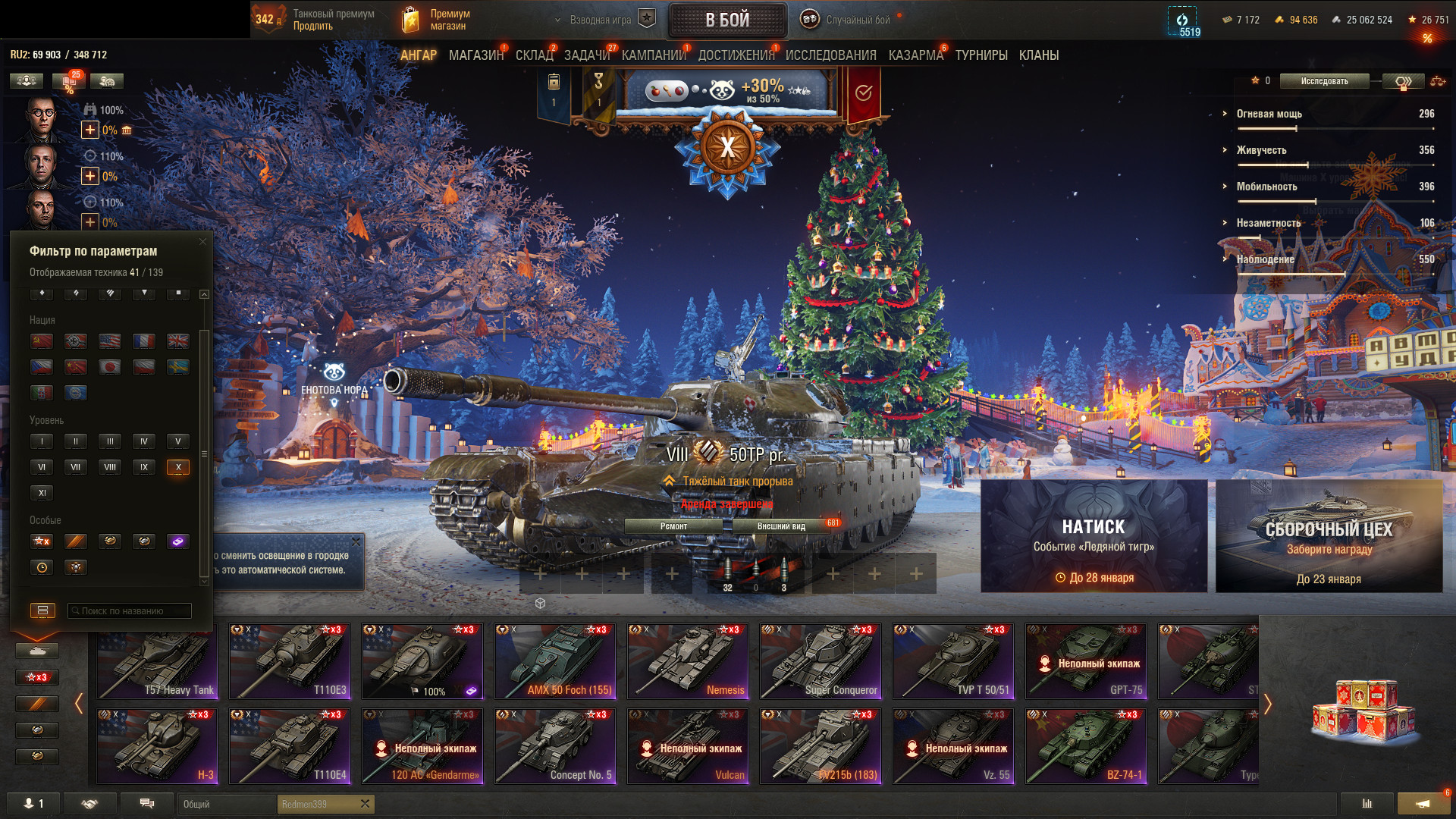
Task: Start battle with the В БОЙ button
Action: click(727, 20)
